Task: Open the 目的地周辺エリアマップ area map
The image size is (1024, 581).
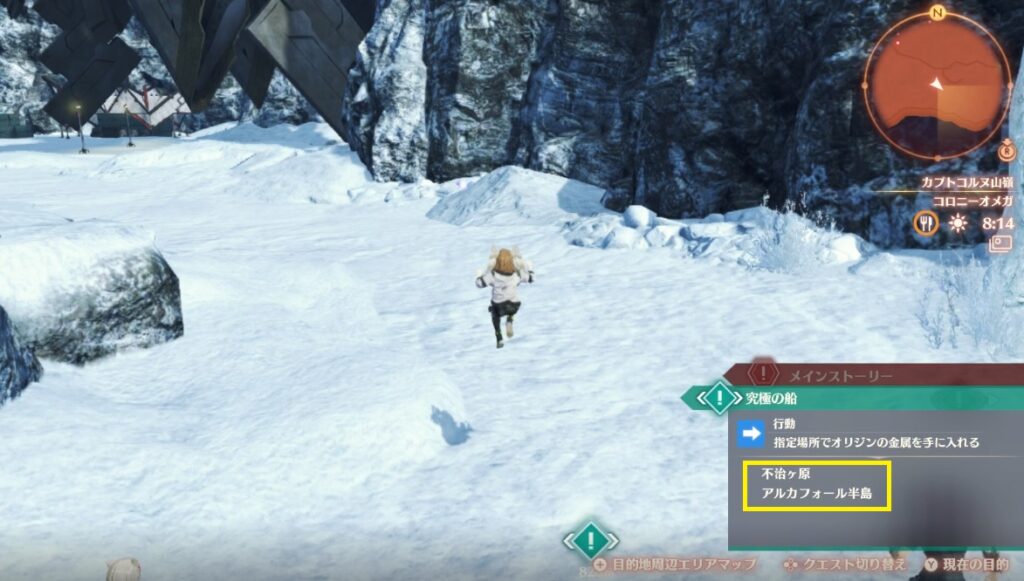Action: (681, 565)
